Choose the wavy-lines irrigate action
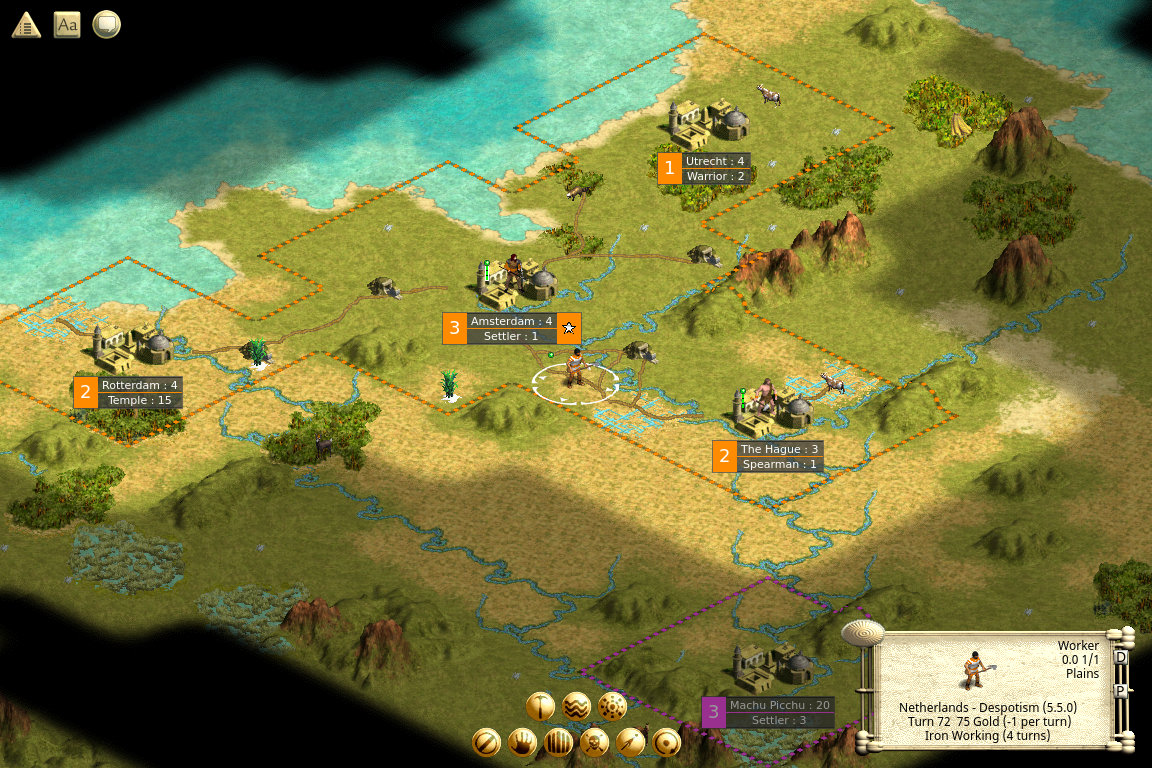1152x768 pixels. 576,706
